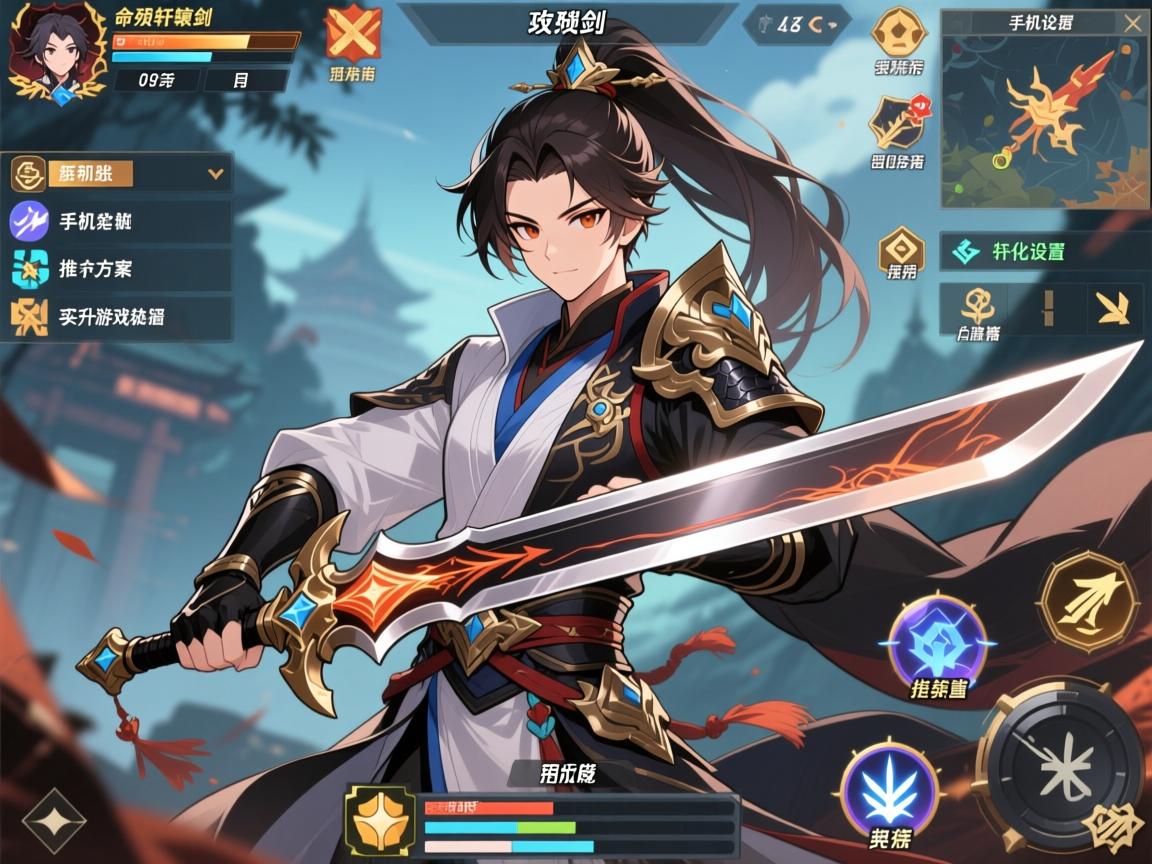Open the green-labeled 设置 settings row
Image resolution: width=1152 pixels, height=864 pixels.
pos(1042,251)
